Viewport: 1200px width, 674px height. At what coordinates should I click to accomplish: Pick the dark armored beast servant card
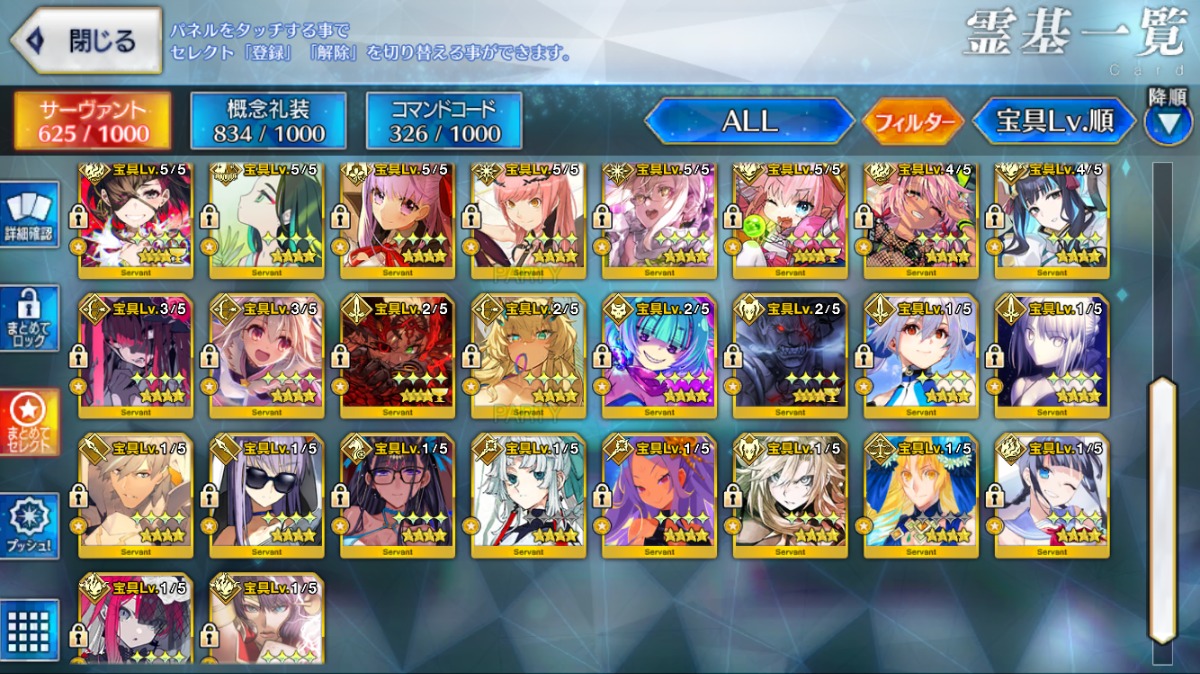pos(790,354)
